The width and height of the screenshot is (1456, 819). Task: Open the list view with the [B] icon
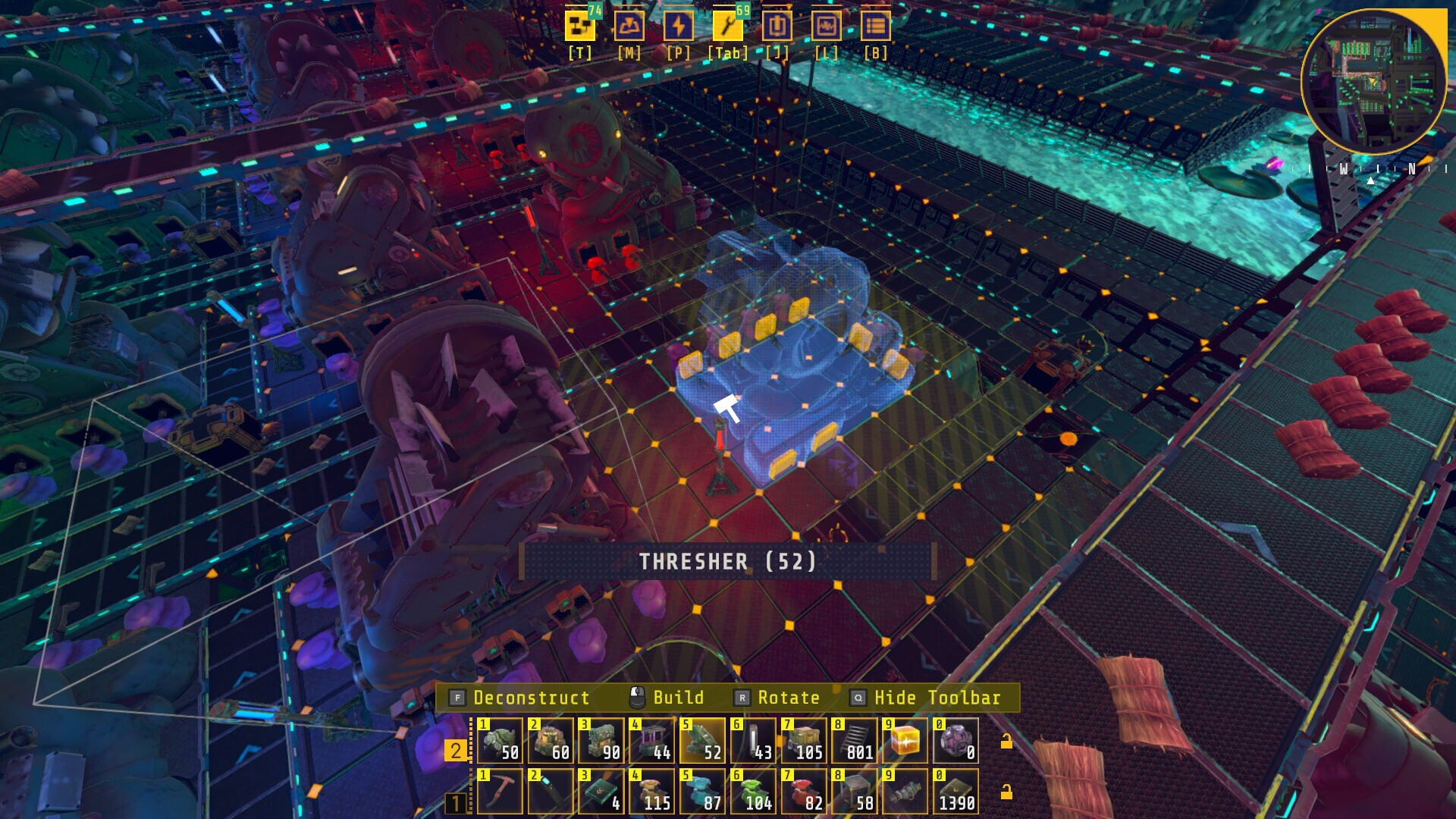pyautogui.click(x=876, y=25)
